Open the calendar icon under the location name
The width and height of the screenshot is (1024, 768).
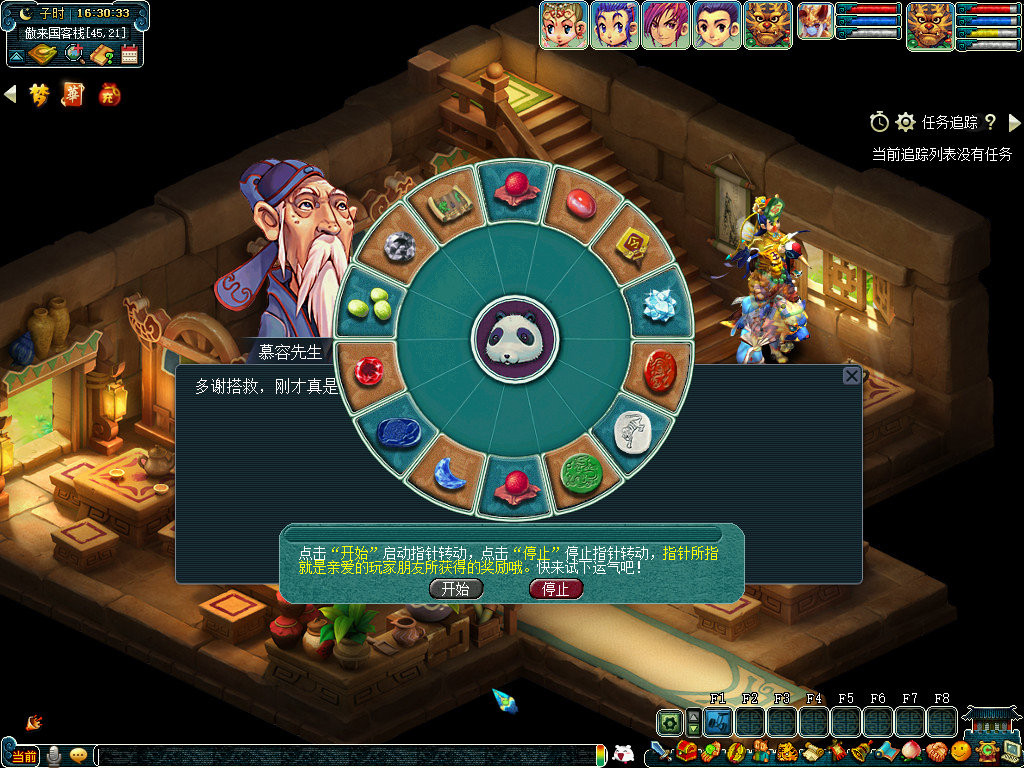pos(129,55)
